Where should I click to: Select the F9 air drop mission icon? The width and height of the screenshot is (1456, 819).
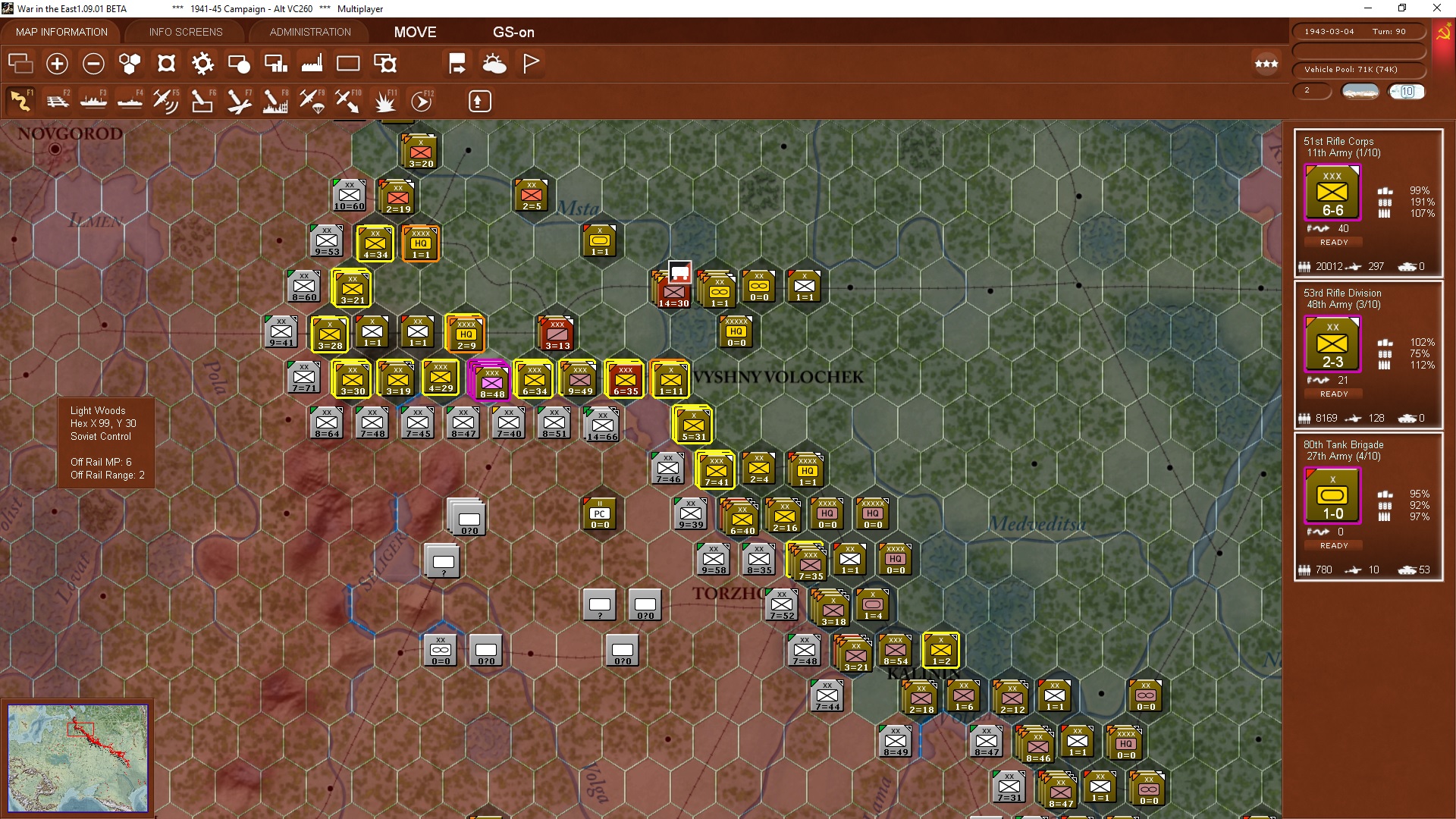(x=311, y=100)
